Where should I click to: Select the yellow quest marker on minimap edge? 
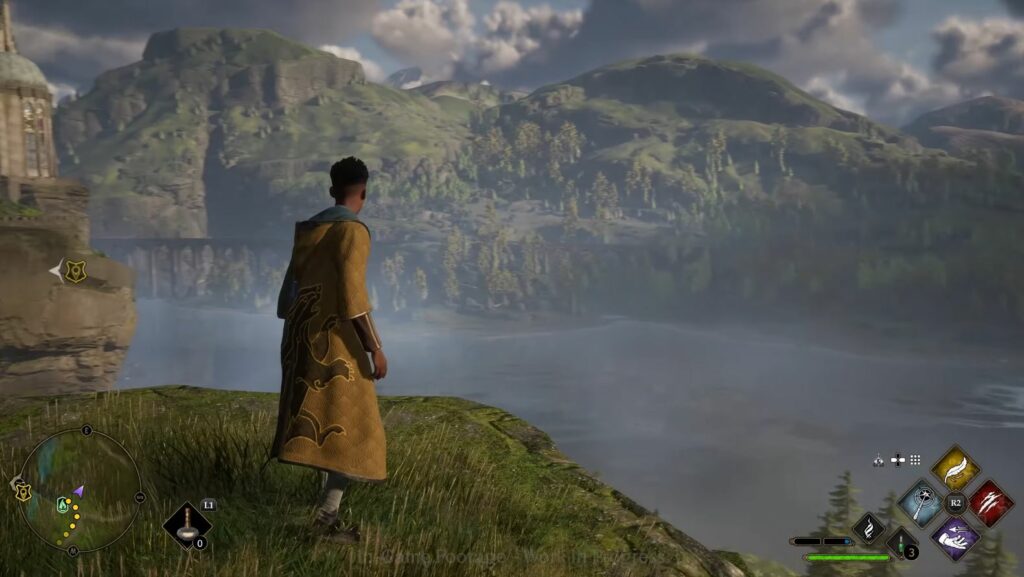[23, 491]
